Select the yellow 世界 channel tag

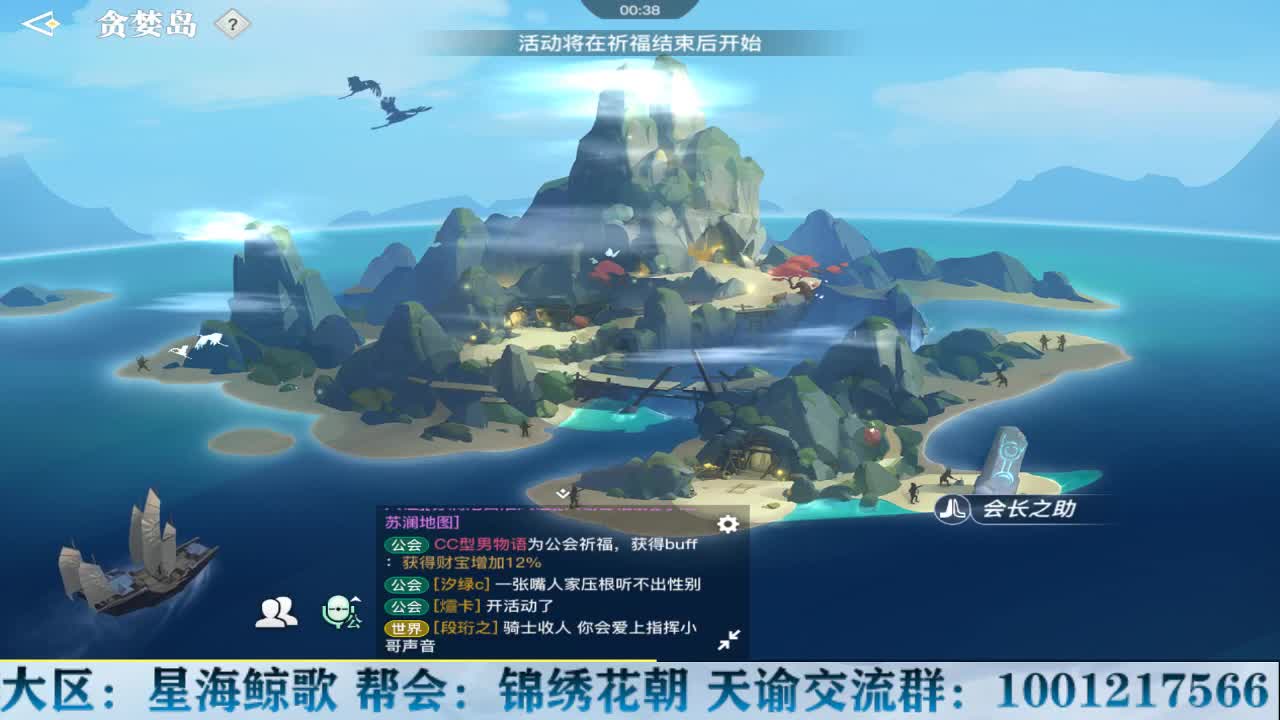pyautogui.click(x=406, y=627)
